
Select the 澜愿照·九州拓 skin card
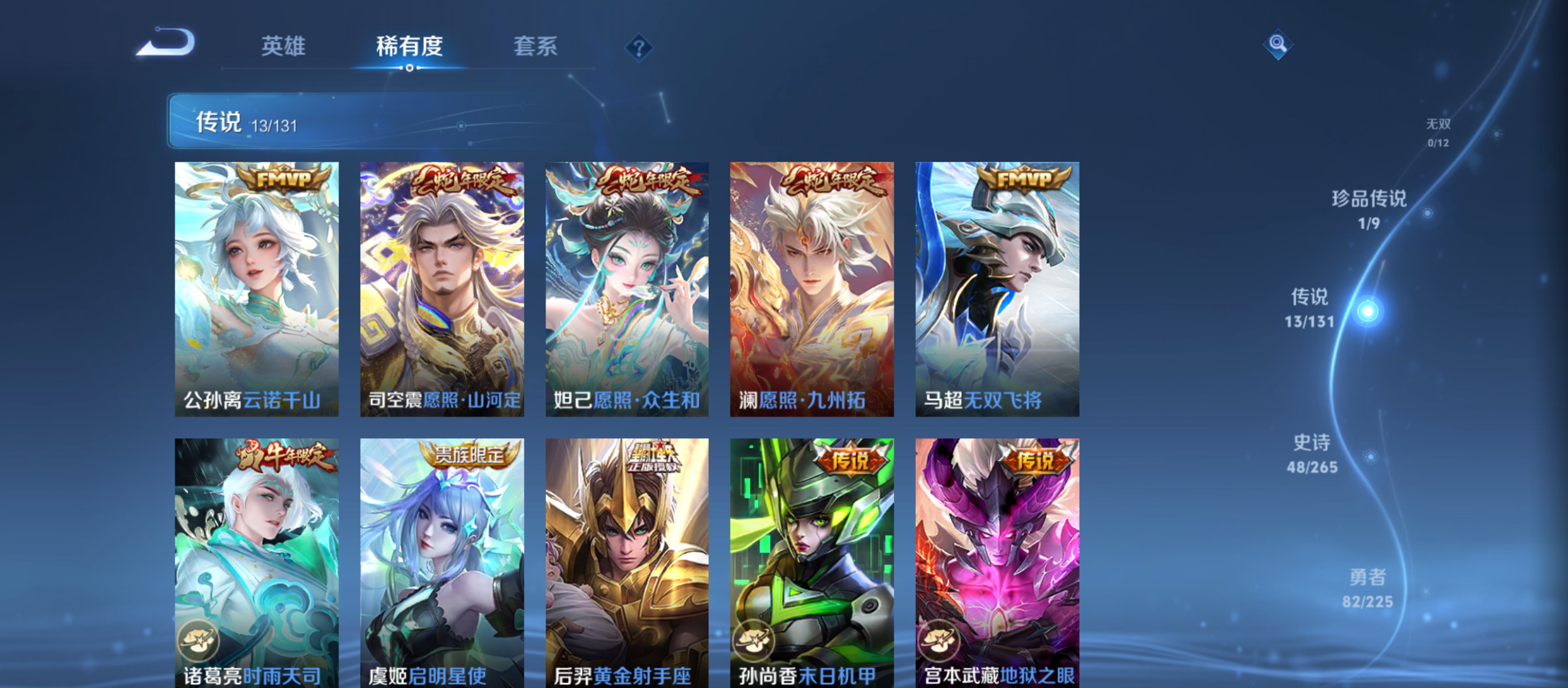(811, 290)
